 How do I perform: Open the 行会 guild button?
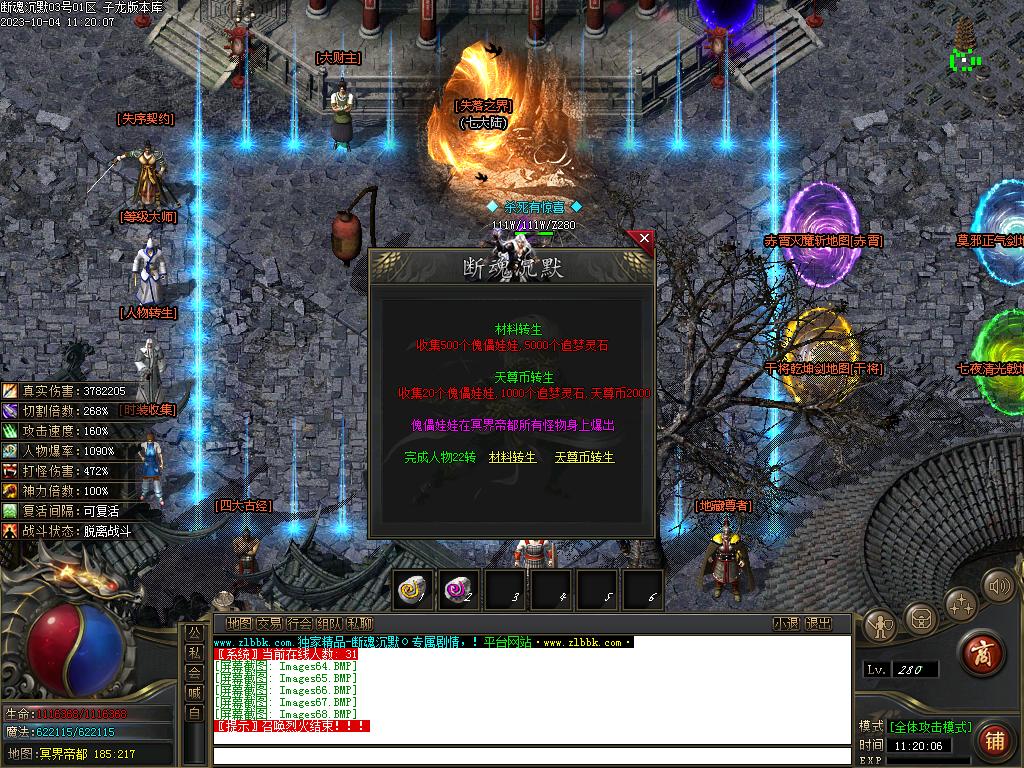pyautogui.click(x=299, y=623)
